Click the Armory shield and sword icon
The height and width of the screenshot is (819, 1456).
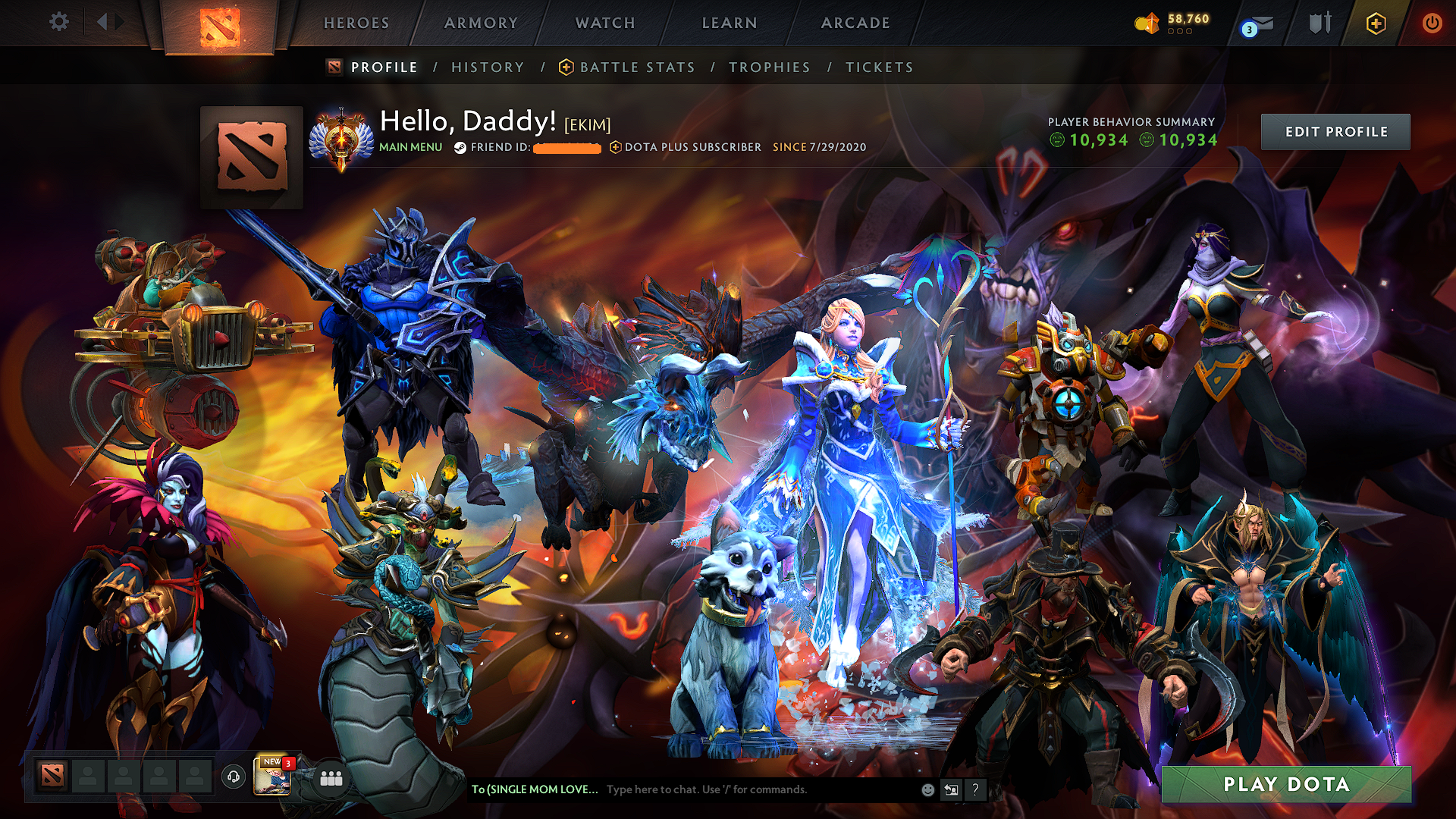tap(1319, 24)
